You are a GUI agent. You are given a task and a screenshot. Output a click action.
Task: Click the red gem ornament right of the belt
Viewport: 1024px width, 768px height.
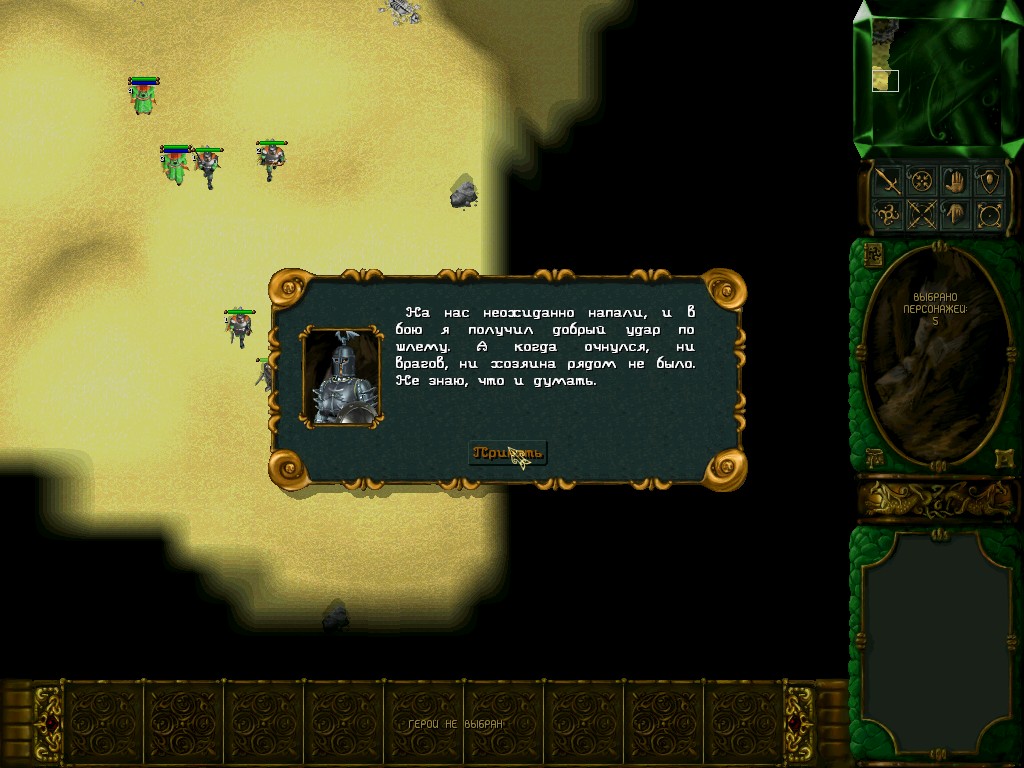[797, 723]
